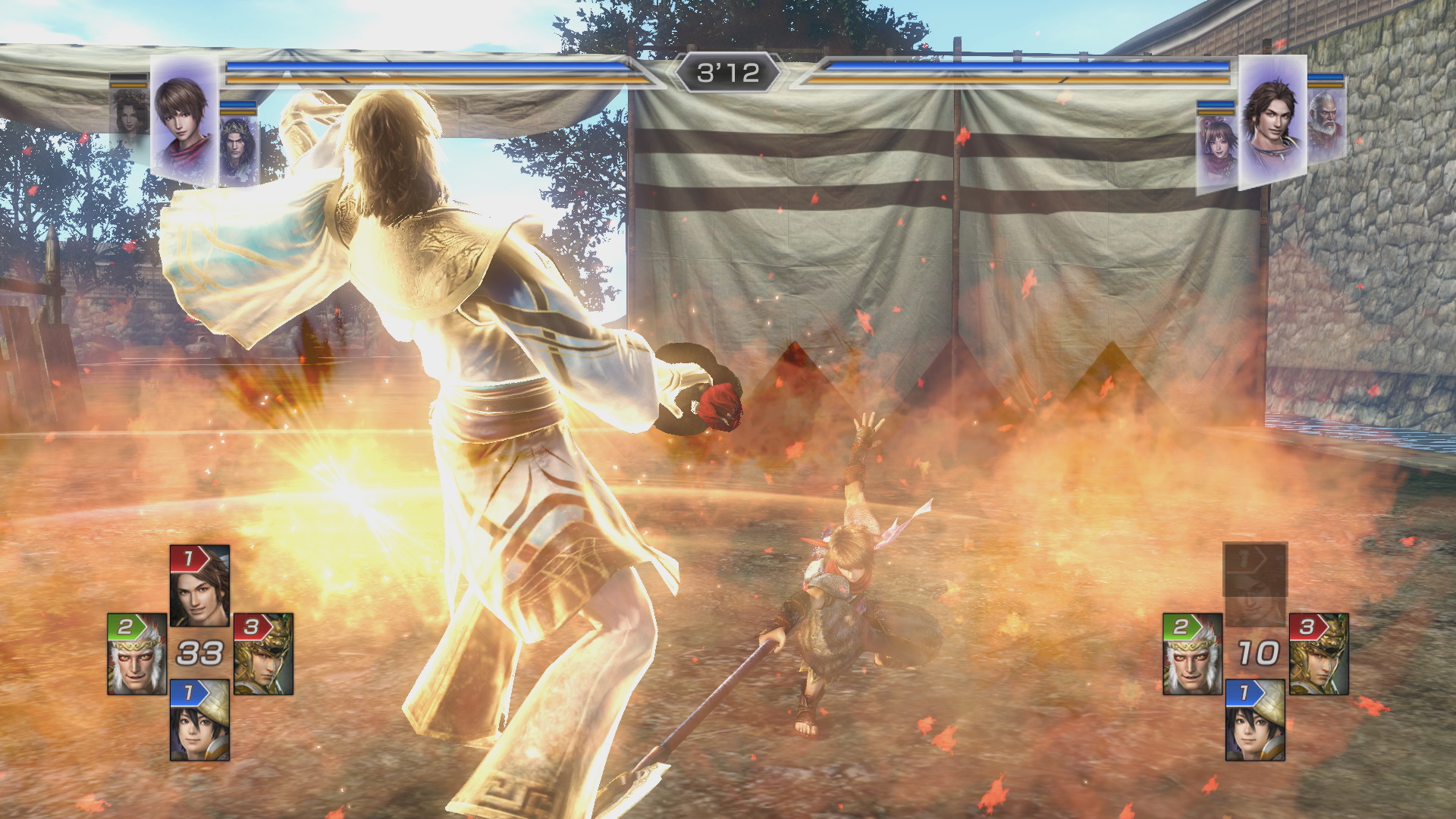Pick the red golden-helmet card next to 33

(x=263, y=654)
